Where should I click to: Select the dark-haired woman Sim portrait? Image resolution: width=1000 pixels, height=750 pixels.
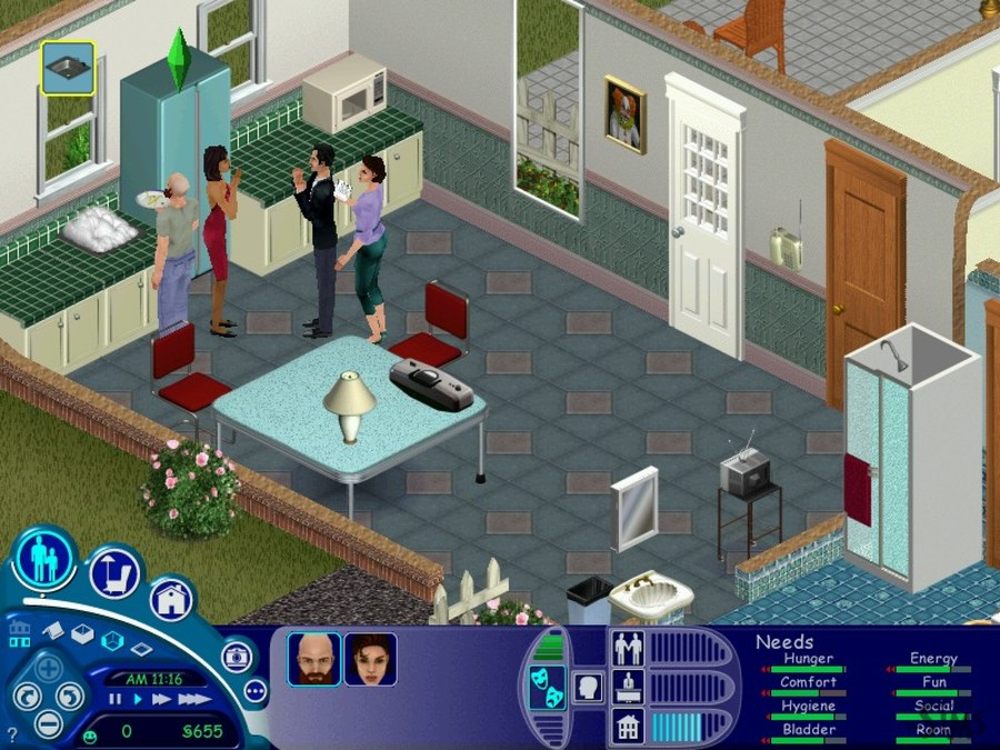(x=370, y=659)
